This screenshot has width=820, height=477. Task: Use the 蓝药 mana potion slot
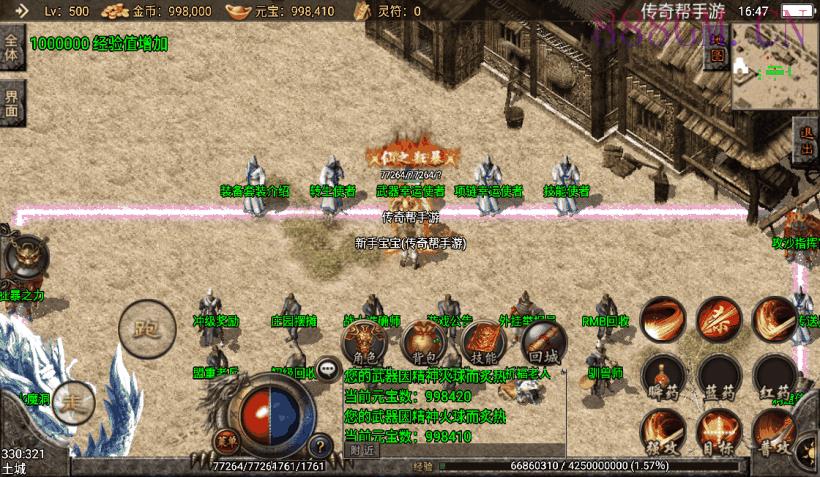click(x=718, y=376)
